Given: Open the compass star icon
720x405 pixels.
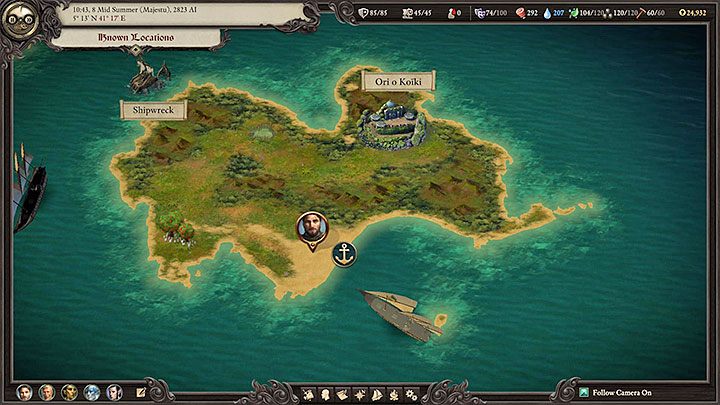Looking at the screenshot, I should [x=360, y=392].
